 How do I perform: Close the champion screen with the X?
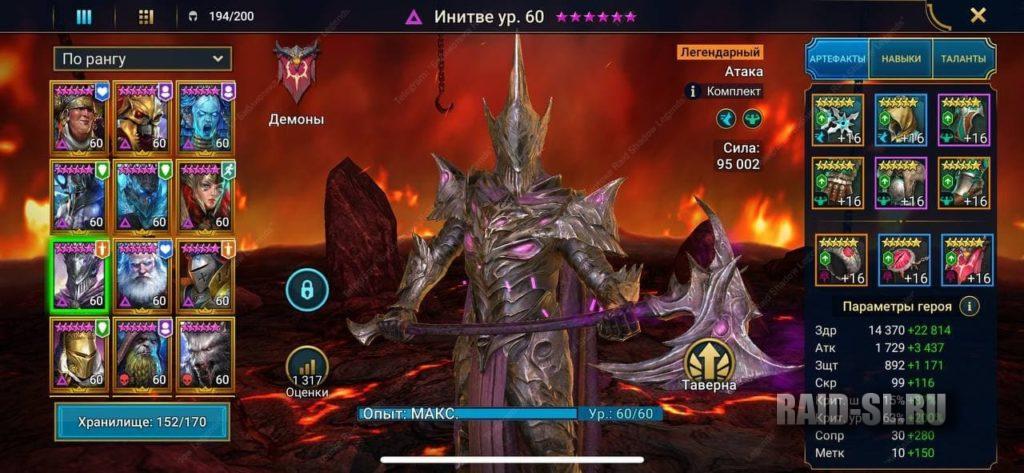click(x=978, y=15)
